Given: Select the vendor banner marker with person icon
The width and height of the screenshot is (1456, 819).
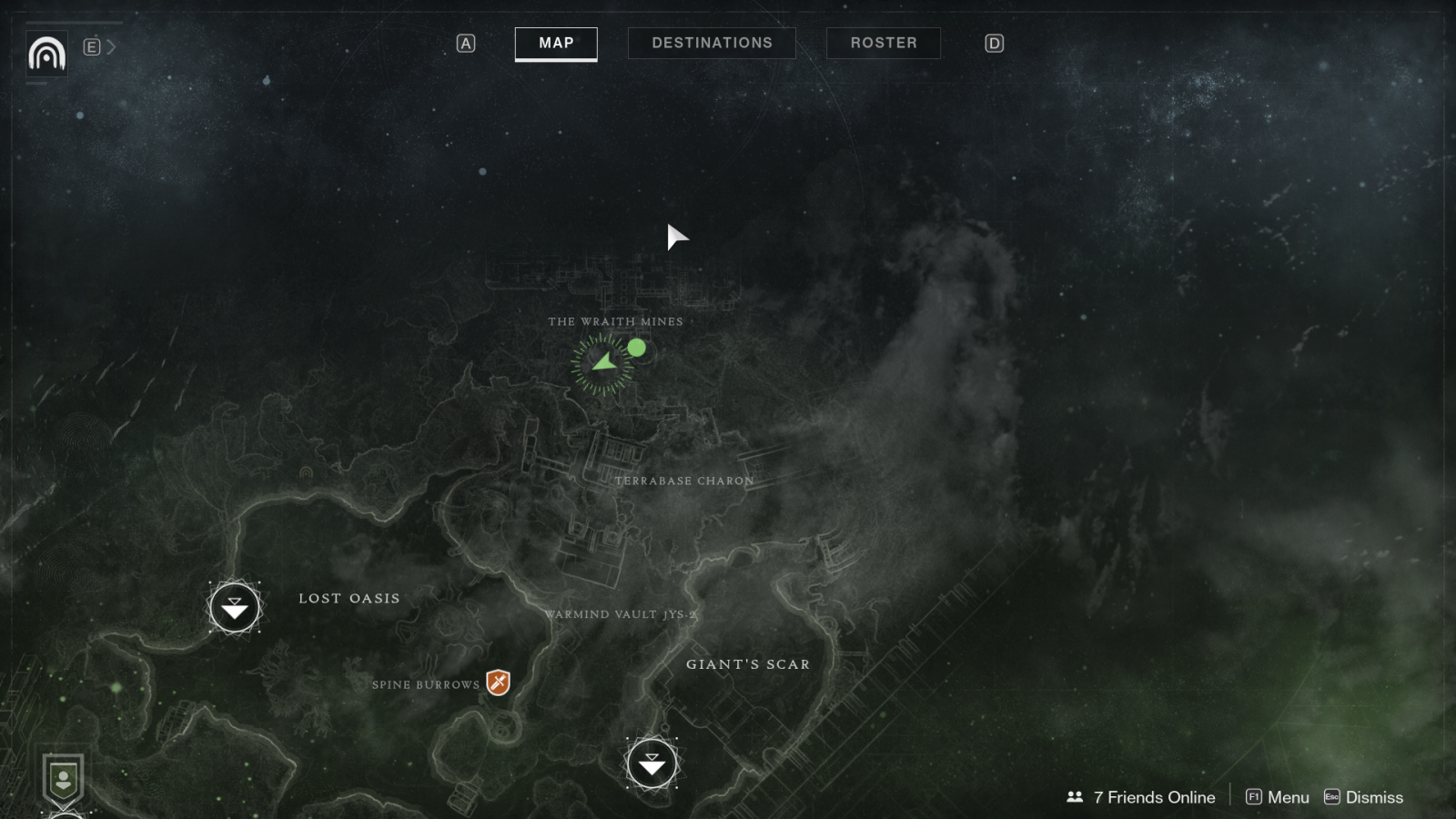Looking at the screenshot, I should point(63,780).
